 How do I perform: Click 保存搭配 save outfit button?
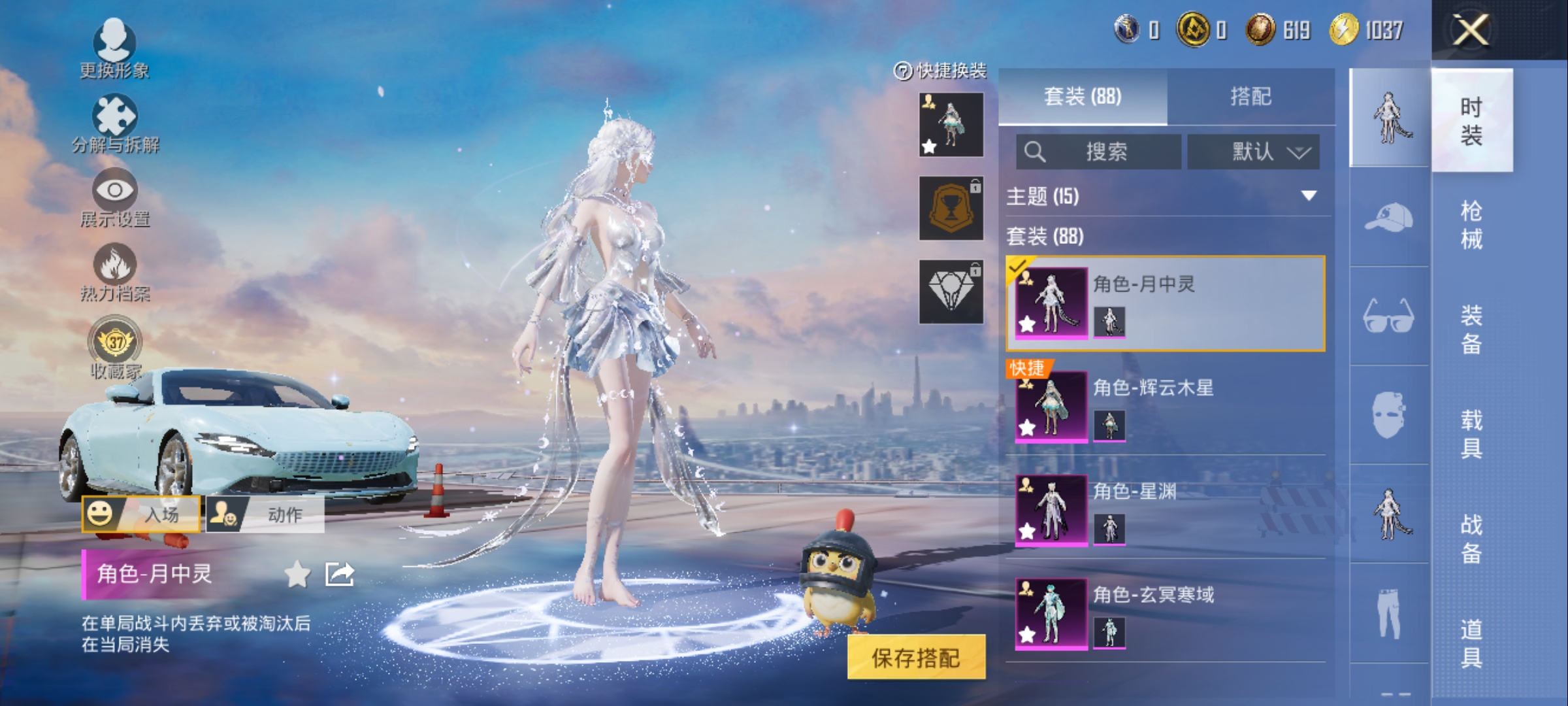click(x=916, y=658)
